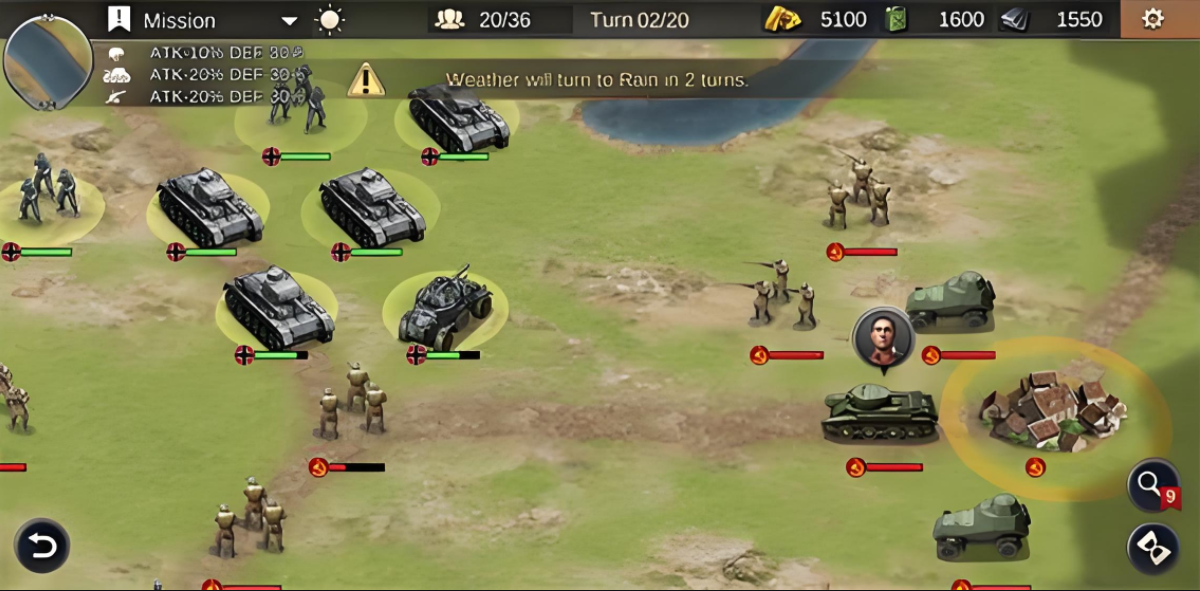Click the undo arrow button
The height and width of the screenshot is (591, 1200).
(42, 546)
